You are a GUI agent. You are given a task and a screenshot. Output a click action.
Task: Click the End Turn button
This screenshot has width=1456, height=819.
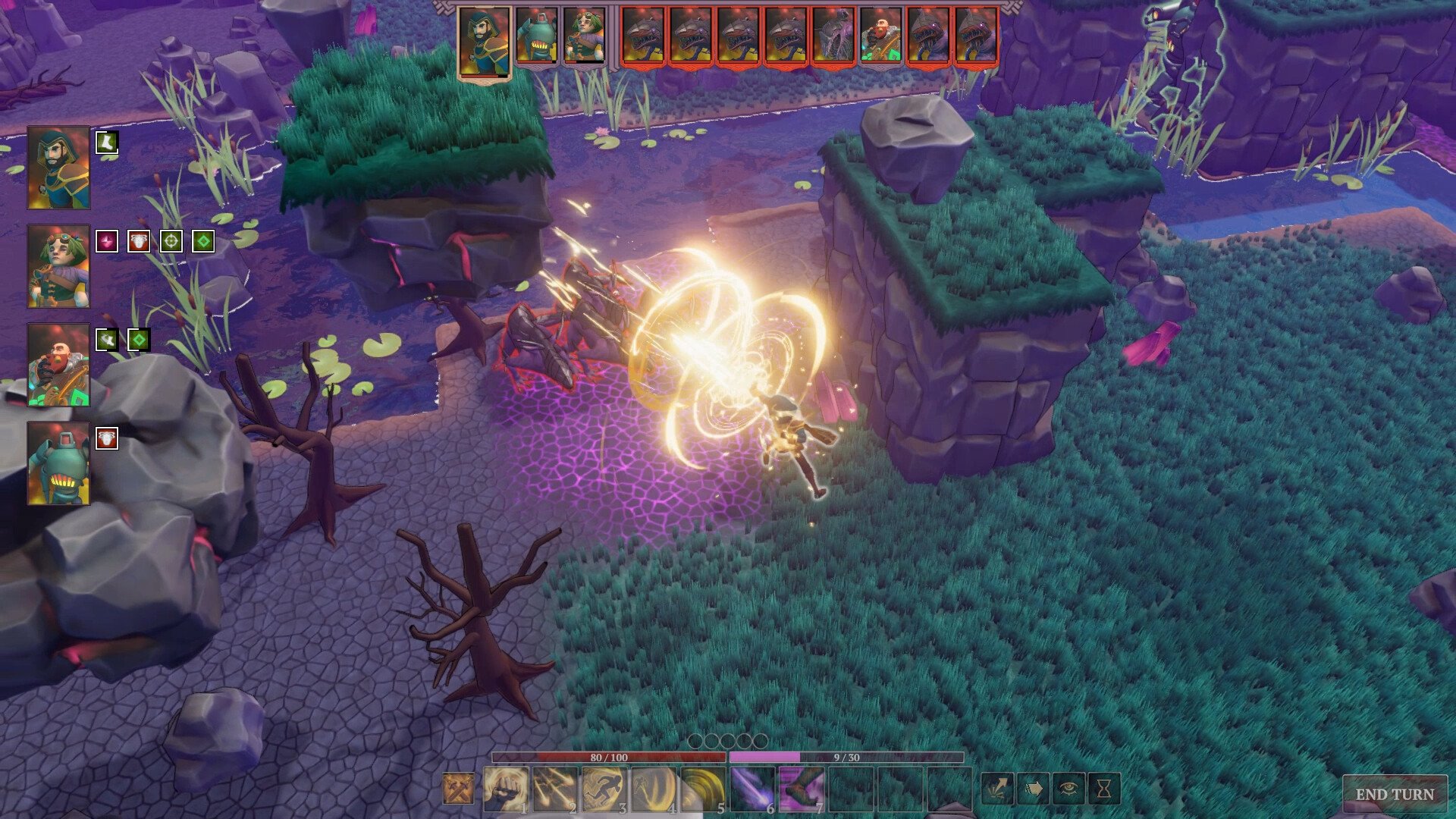click(x=1395, y=794)
